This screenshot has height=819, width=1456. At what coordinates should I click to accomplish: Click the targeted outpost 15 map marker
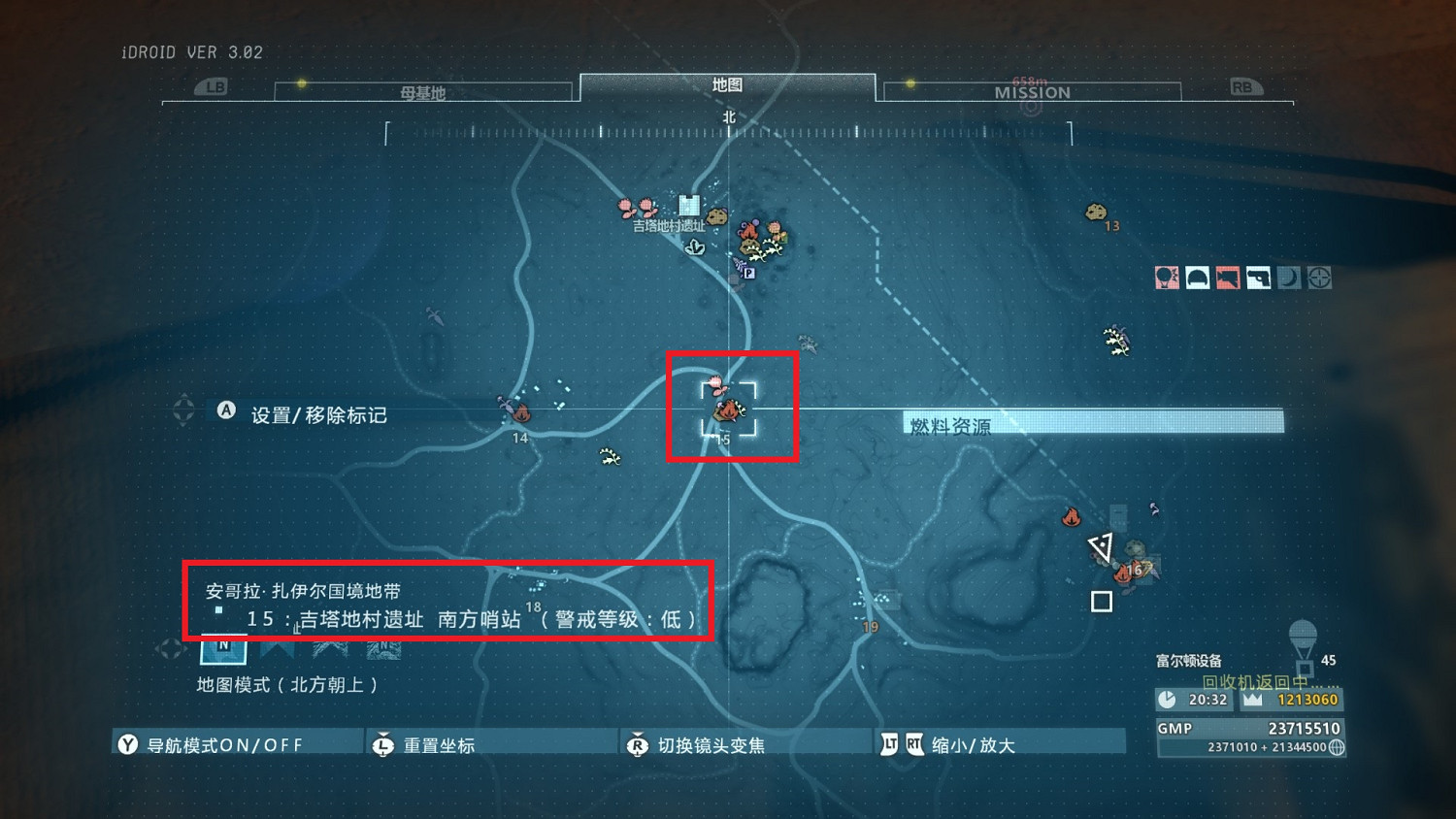point(731,411)
